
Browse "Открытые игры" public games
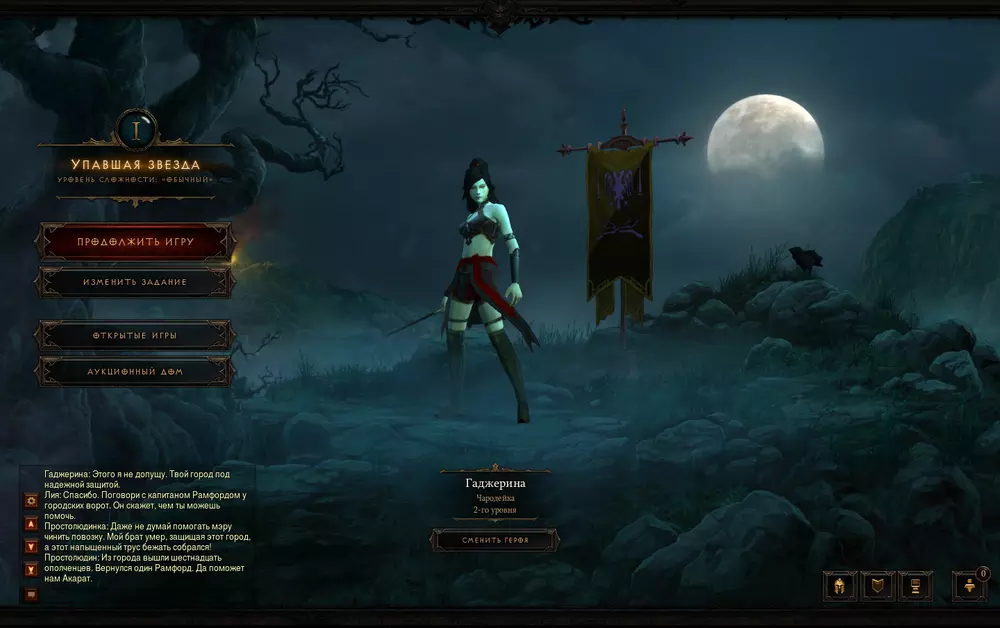point(135,335)
